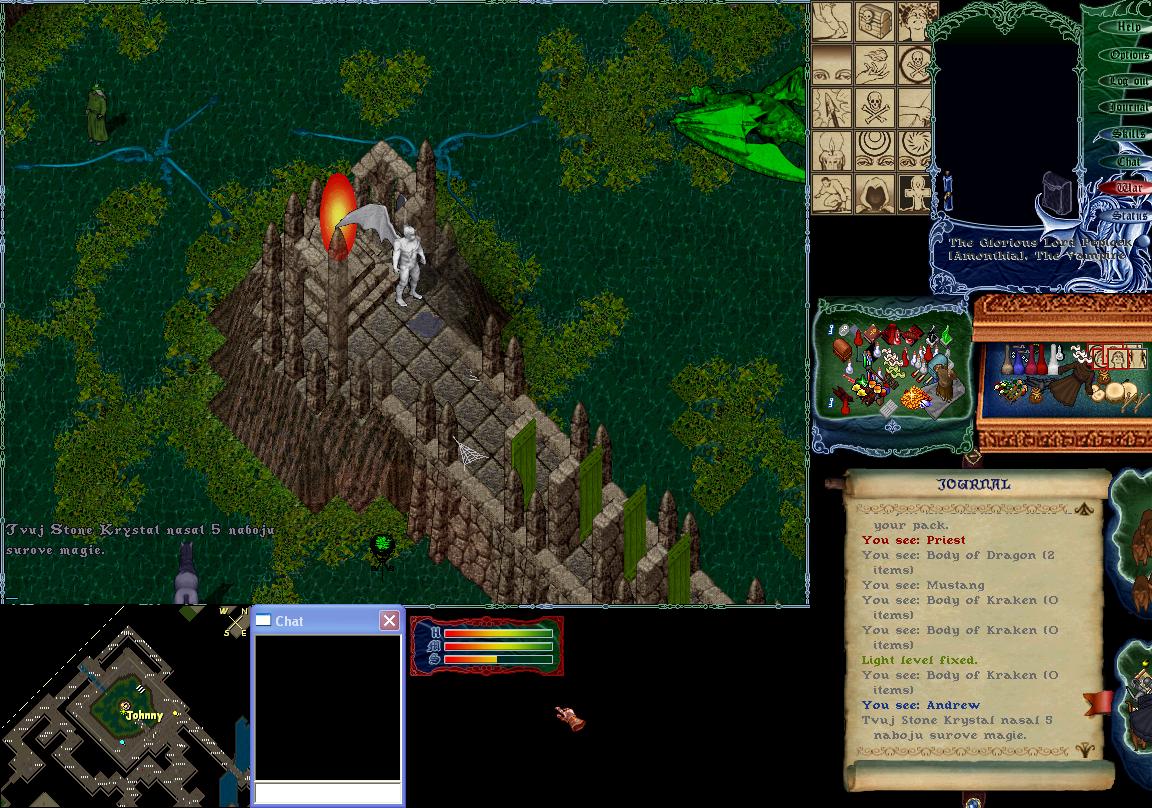The height and width of the screenshot is (808, 1152).
Task: Open the Options menu
Action: tap(1128, 54)
